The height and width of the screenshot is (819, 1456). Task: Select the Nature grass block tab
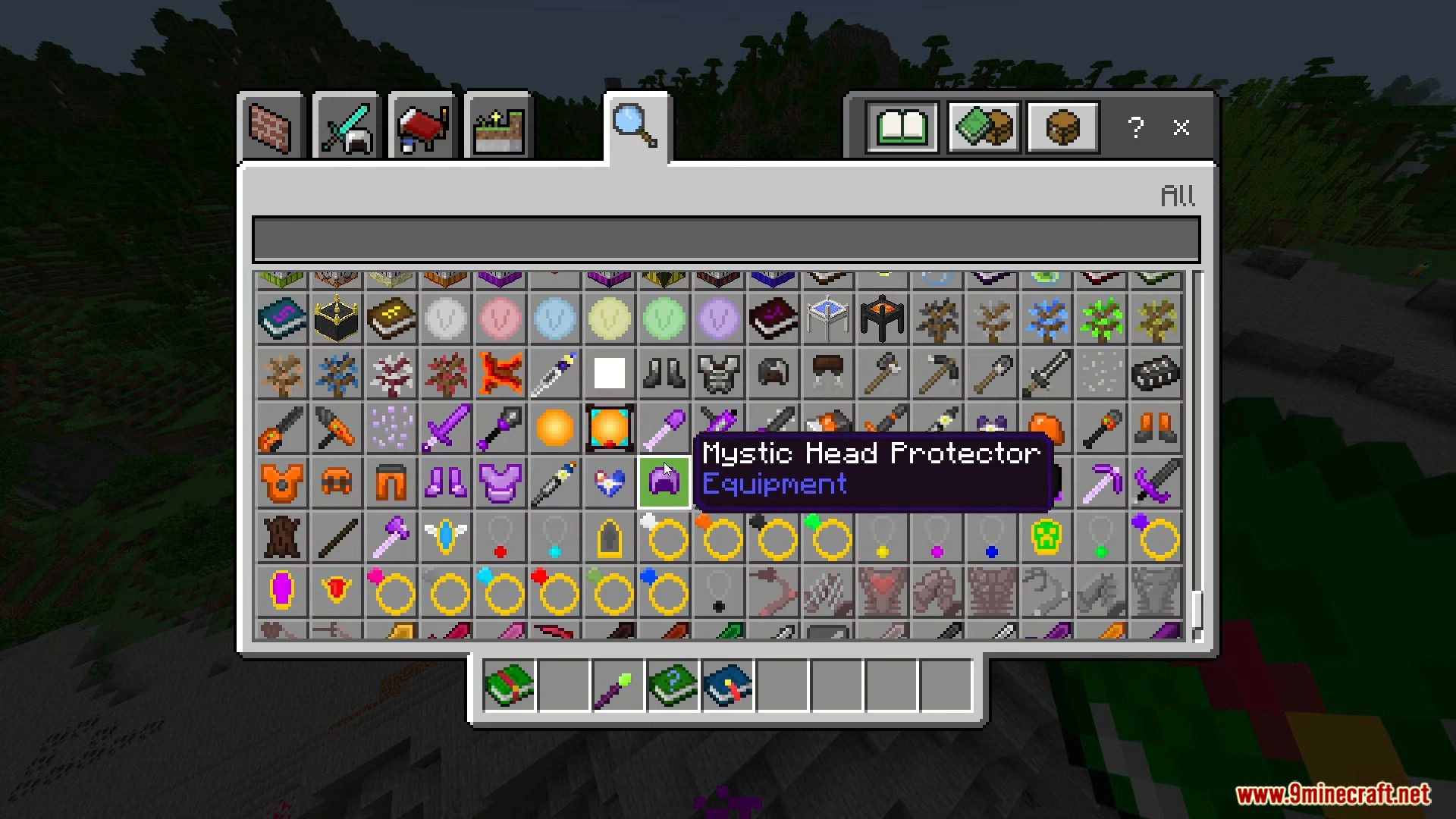[498, 127]
